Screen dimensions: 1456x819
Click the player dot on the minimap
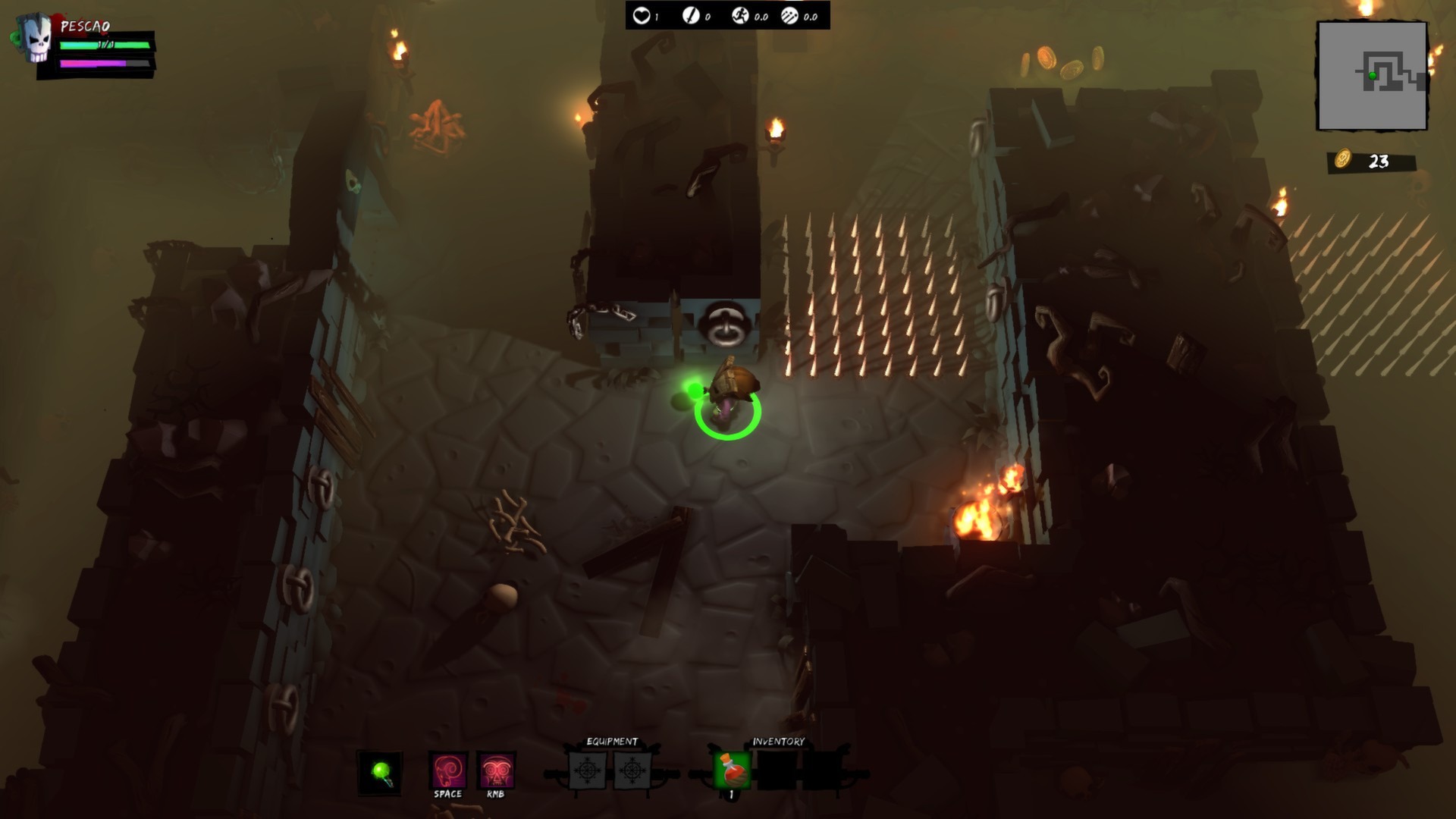pyautogui.click(x=1370, y=76)
